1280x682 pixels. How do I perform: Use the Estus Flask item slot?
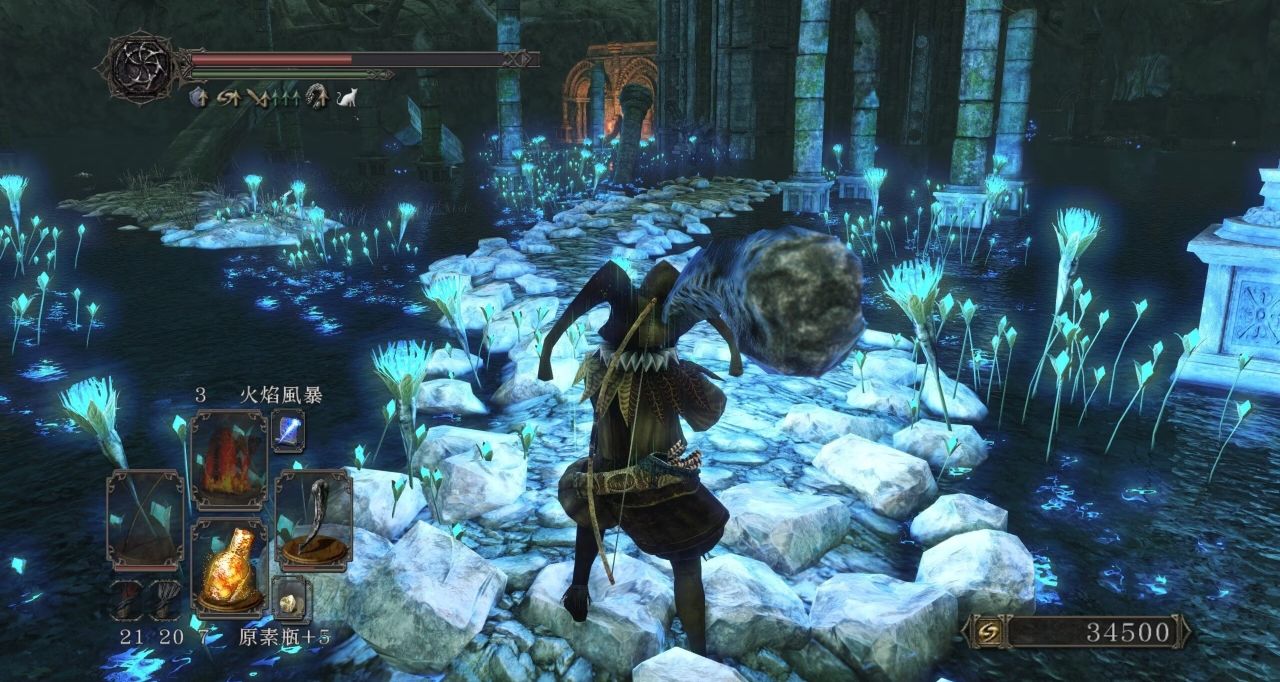pos(228,566)
